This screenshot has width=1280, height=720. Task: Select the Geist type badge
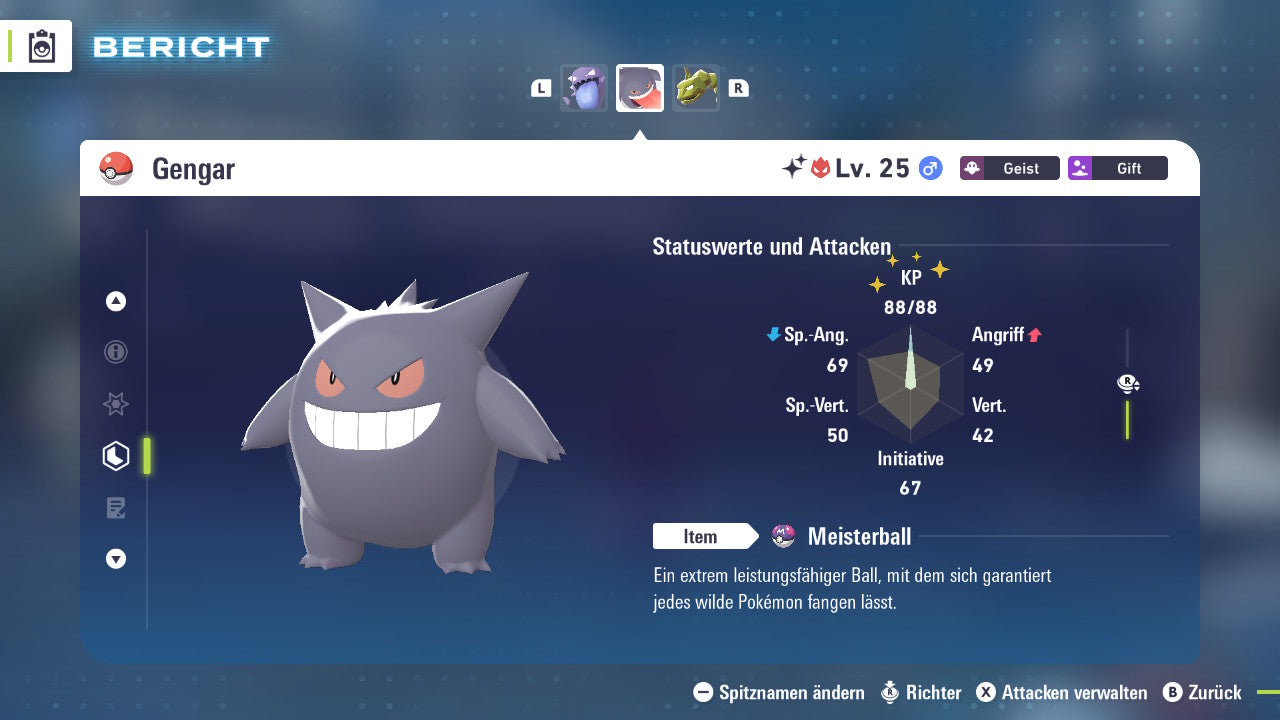coord(1009,168)
